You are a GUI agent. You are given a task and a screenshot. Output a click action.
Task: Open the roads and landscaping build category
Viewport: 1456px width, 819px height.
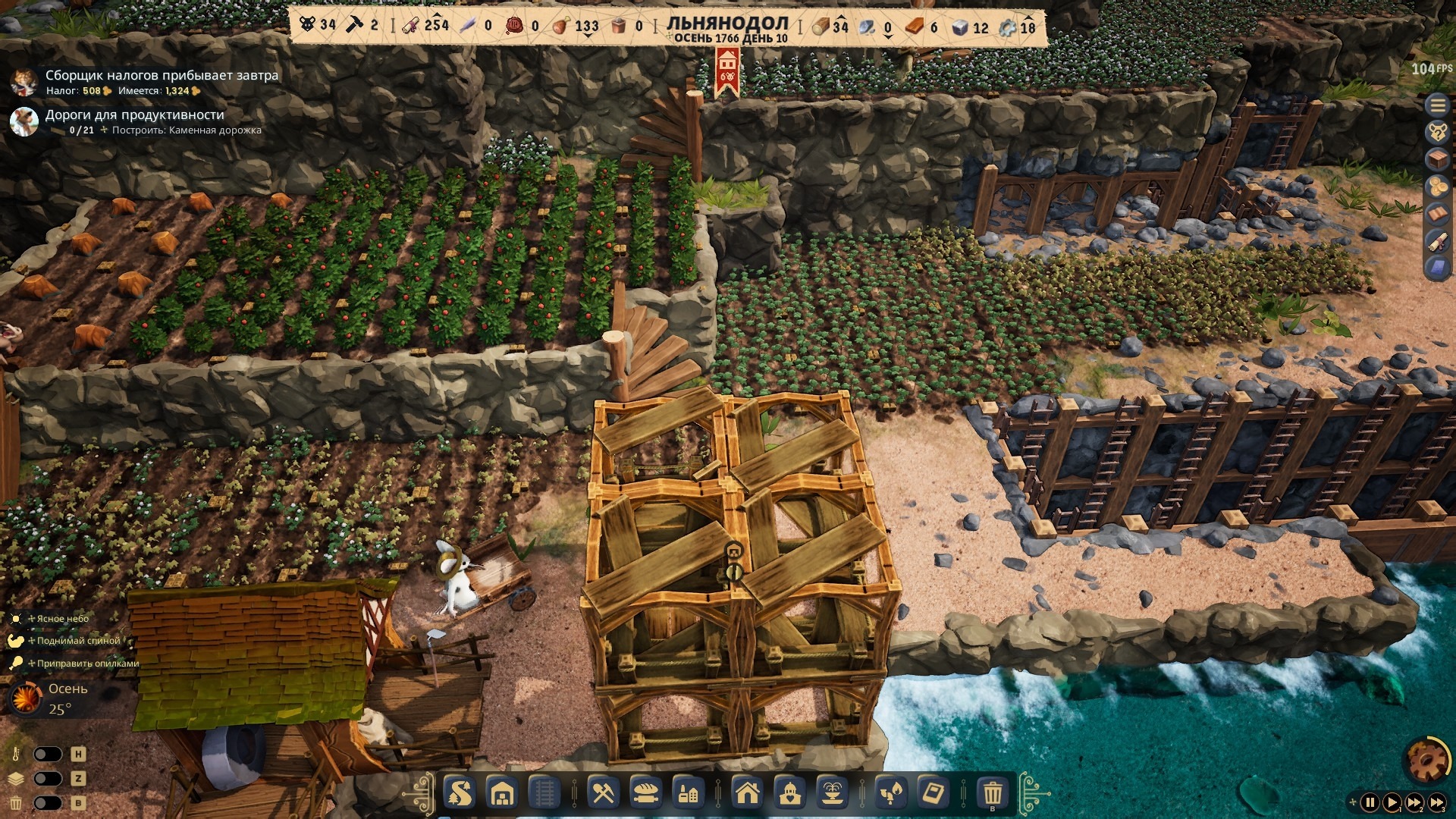460,794
